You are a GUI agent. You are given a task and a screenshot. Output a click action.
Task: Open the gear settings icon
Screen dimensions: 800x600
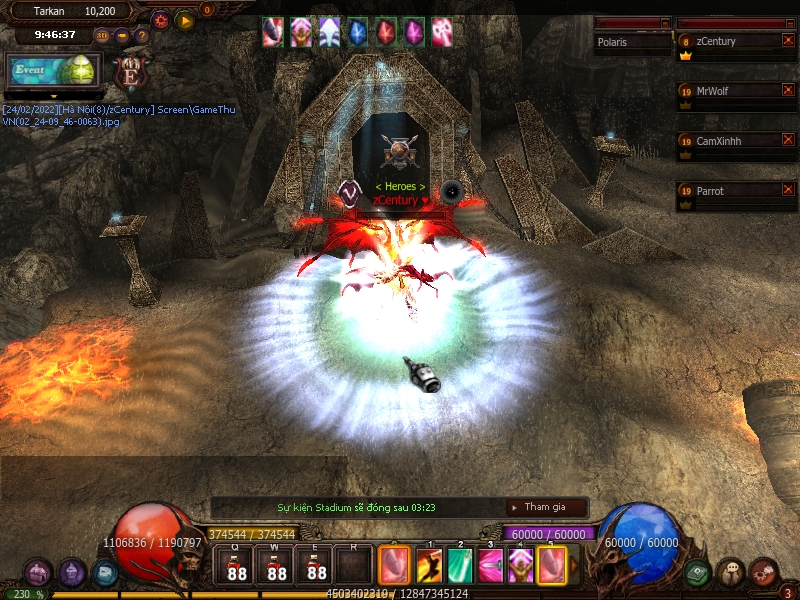160,20
